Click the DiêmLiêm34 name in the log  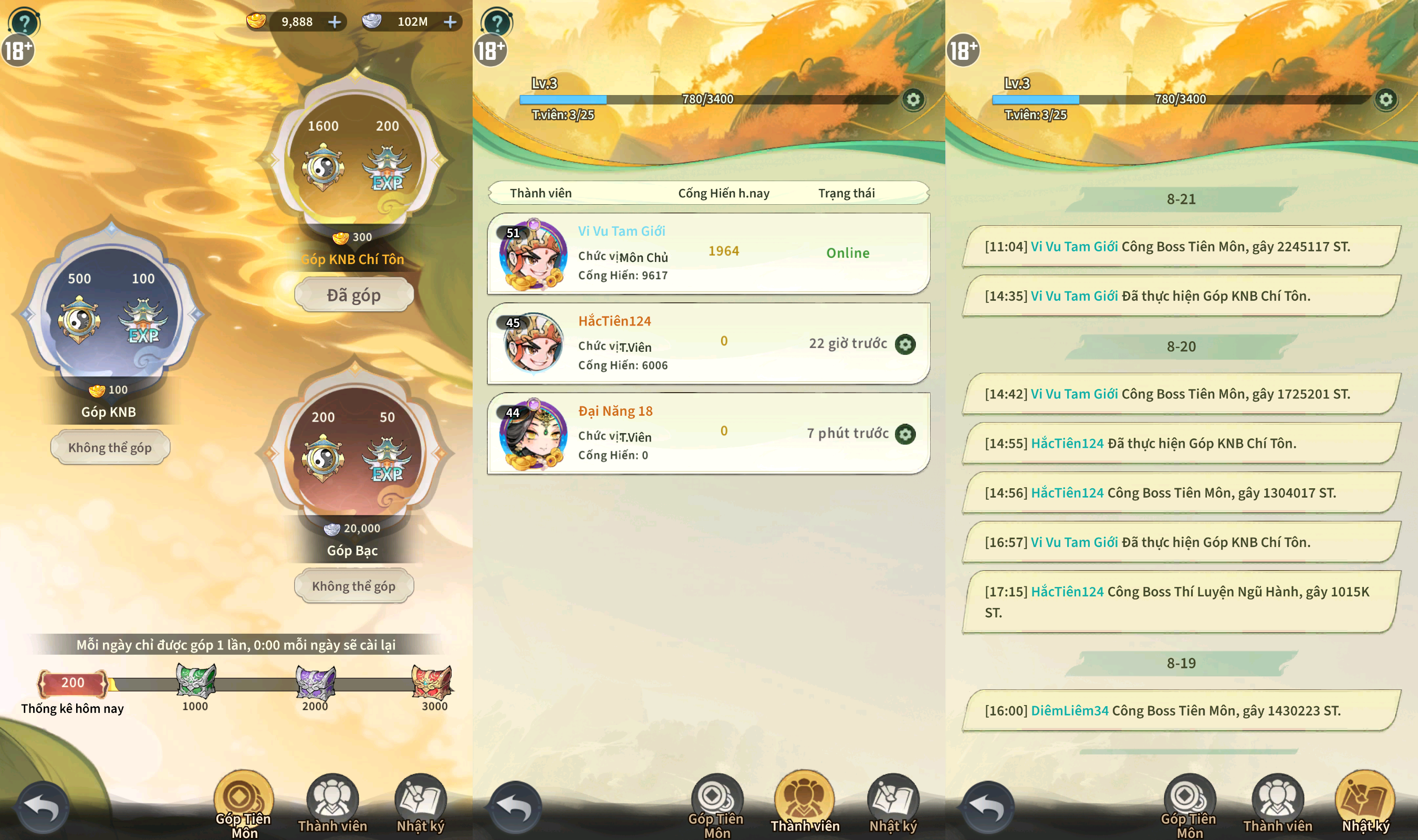pyautogui.click(x=1069, y=710)
